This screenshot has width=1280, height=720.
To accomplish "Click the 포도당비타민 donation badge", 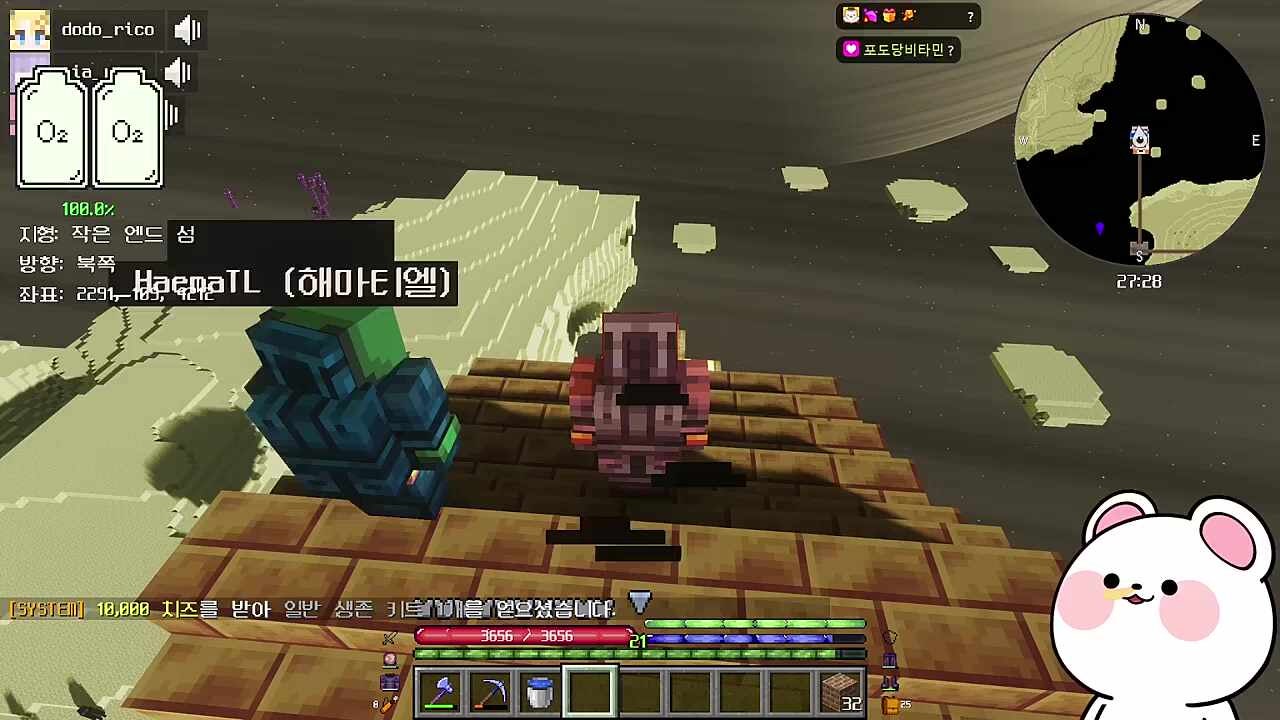I will (x=898, y=49).
